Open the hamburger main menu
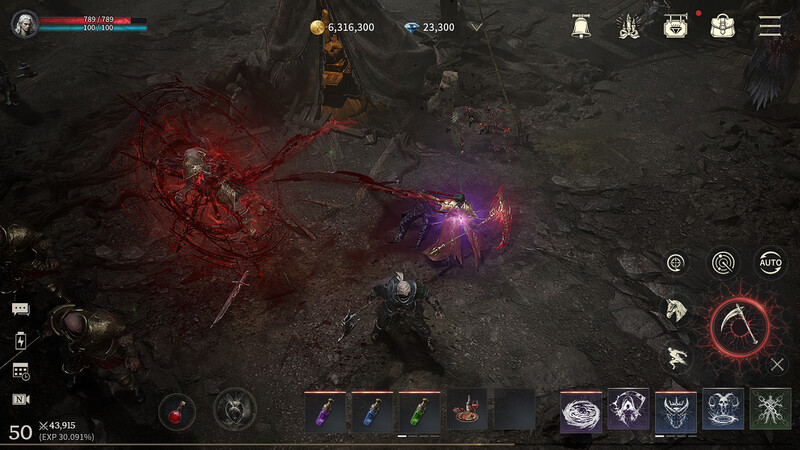800x450 pixels. pyautogui.click(x=769, y=27)
